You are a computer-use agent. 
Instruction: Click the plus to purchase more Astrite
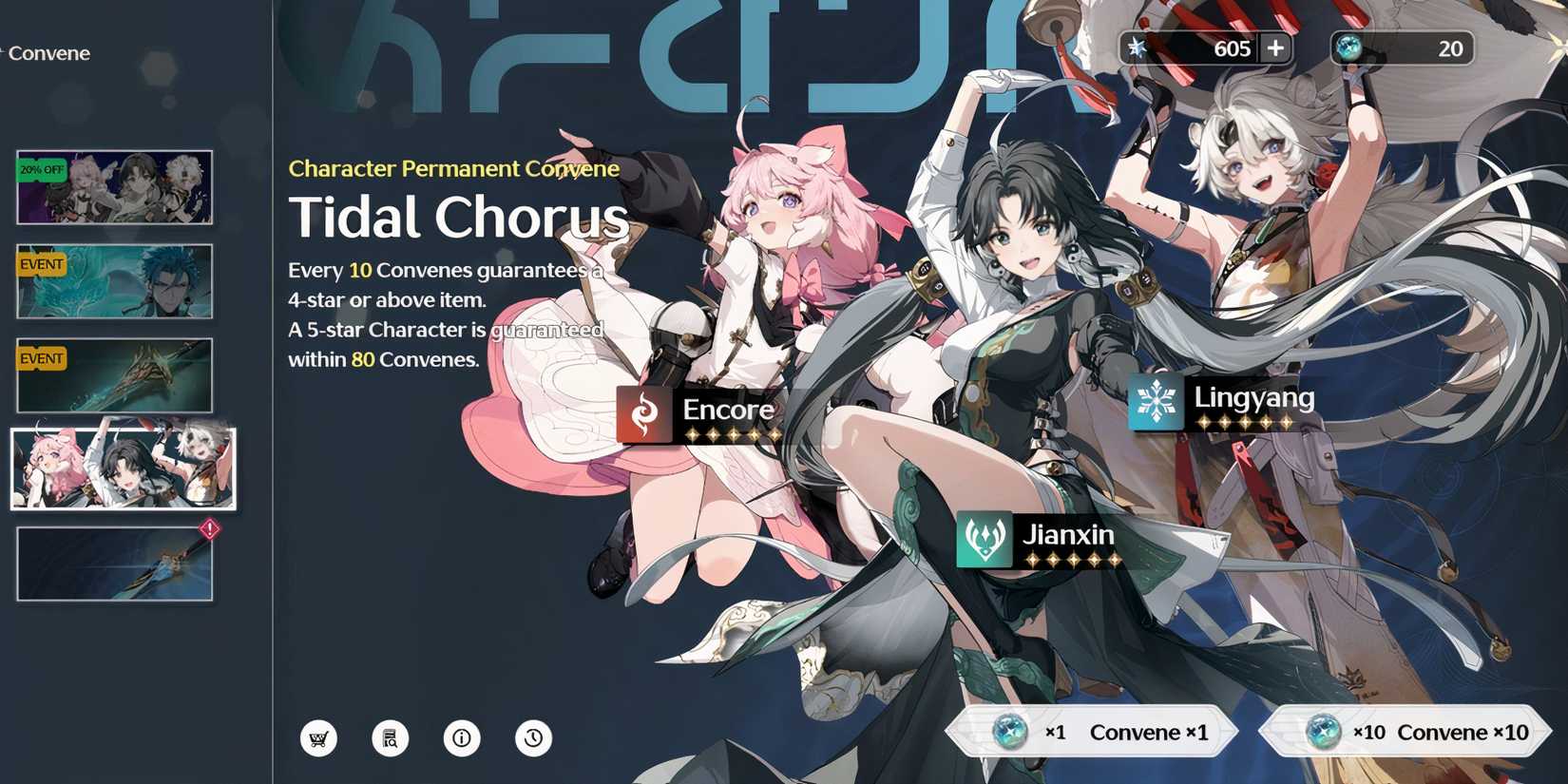(x=1275, y=48)
